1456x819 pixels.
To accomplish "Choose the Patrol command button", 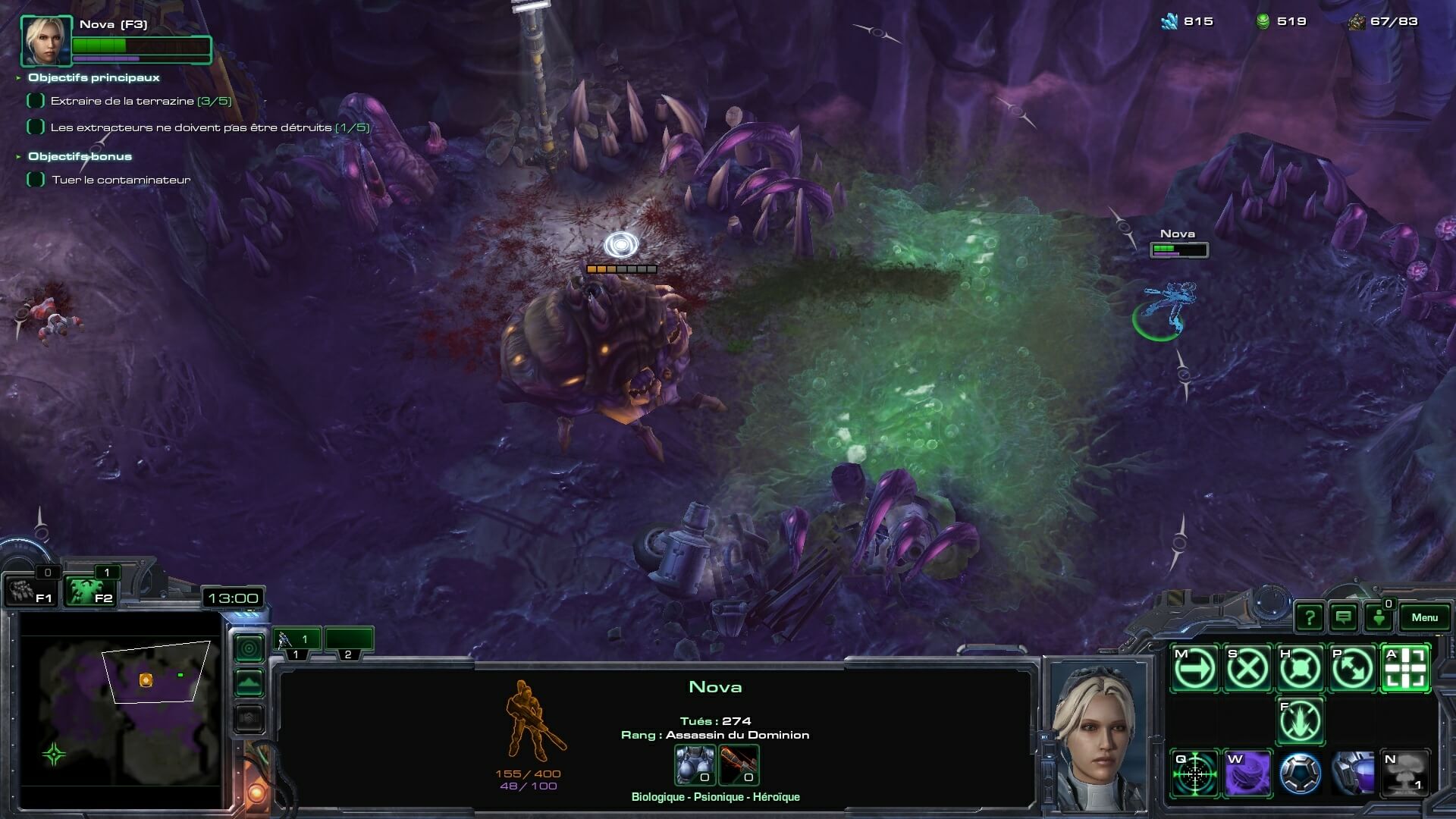I will pos(1353,669).
